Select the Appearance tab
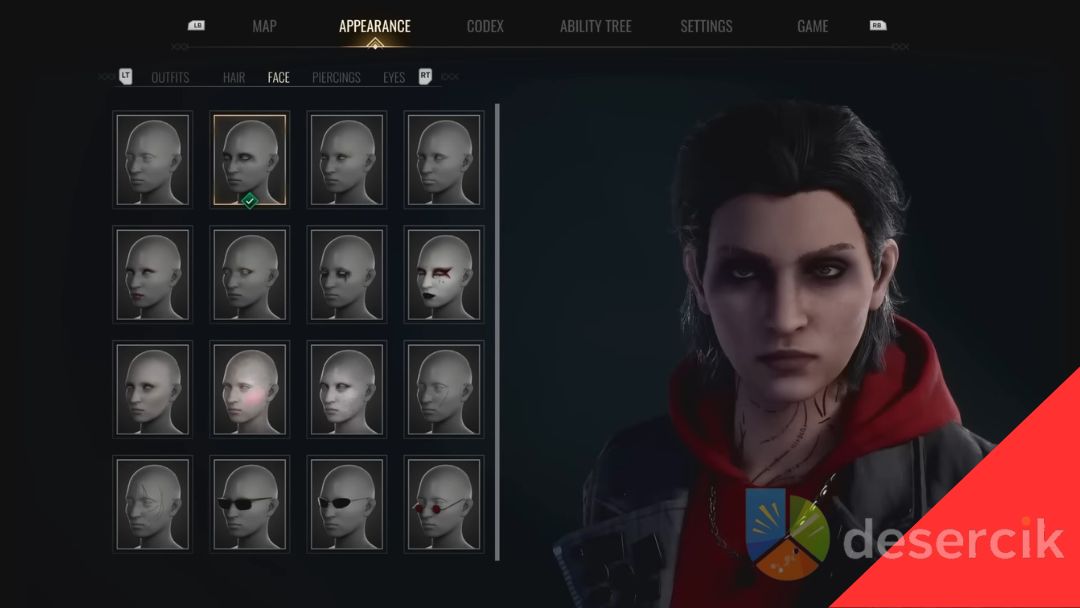Viewport: 1080px width, 608px height. click(374, 27)
